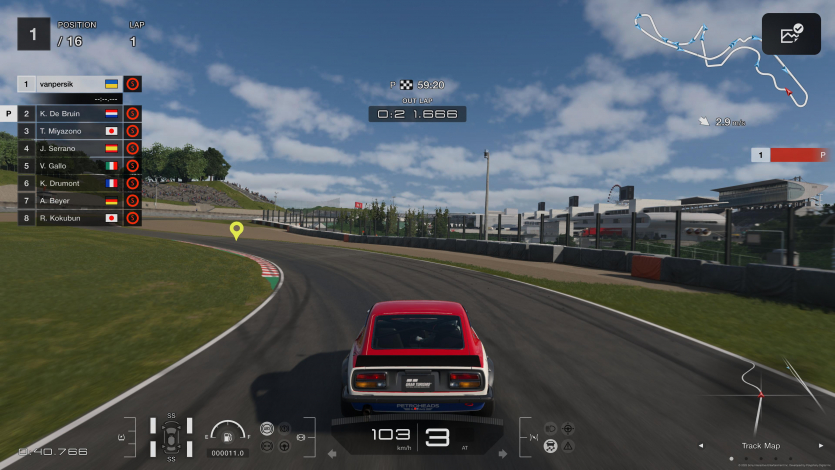Toggle the traction control skid icon

tap(549, 445)
